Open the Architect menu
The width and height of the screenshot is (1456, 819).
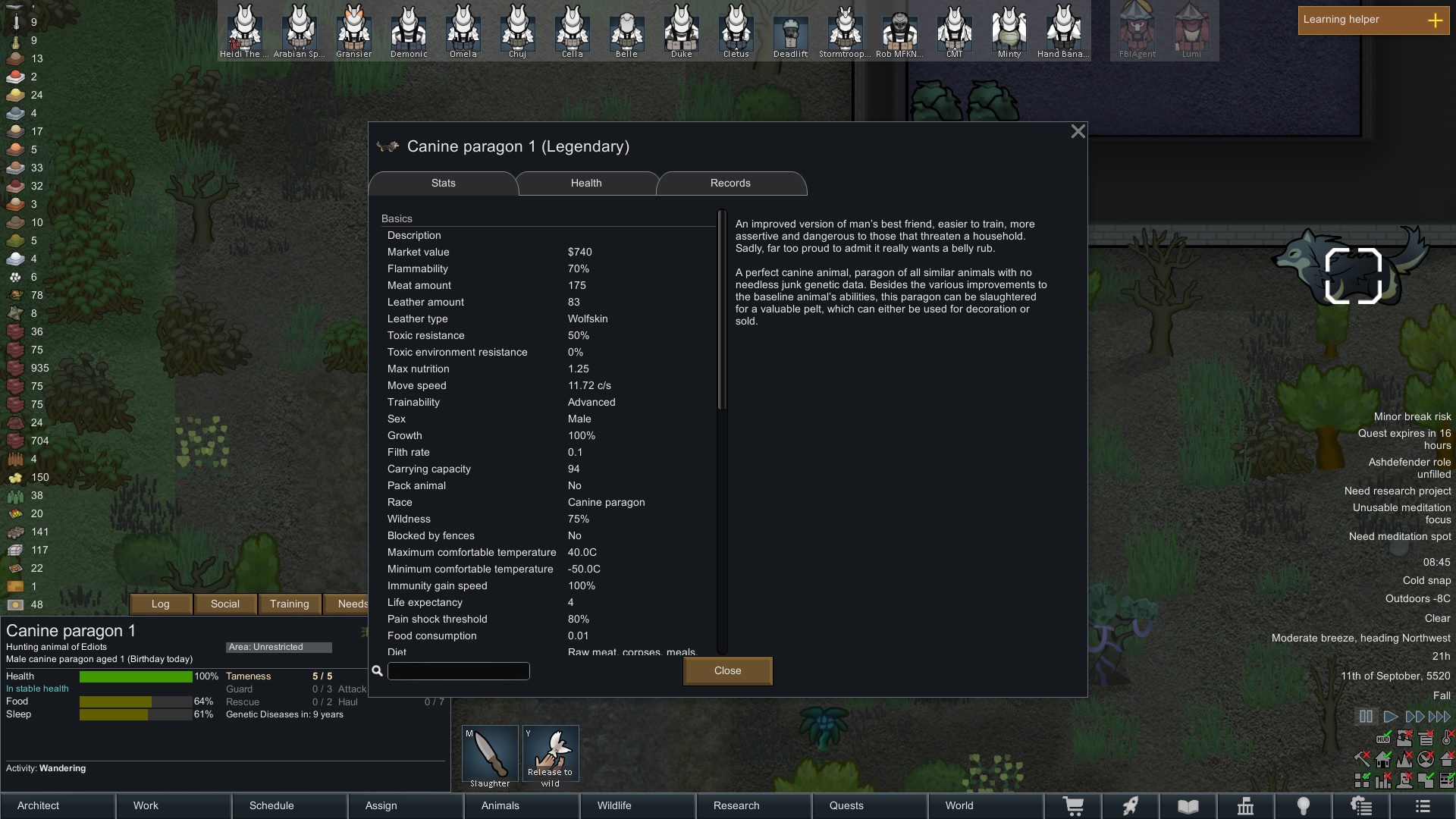pyautogui.click(x=38, y=806)
